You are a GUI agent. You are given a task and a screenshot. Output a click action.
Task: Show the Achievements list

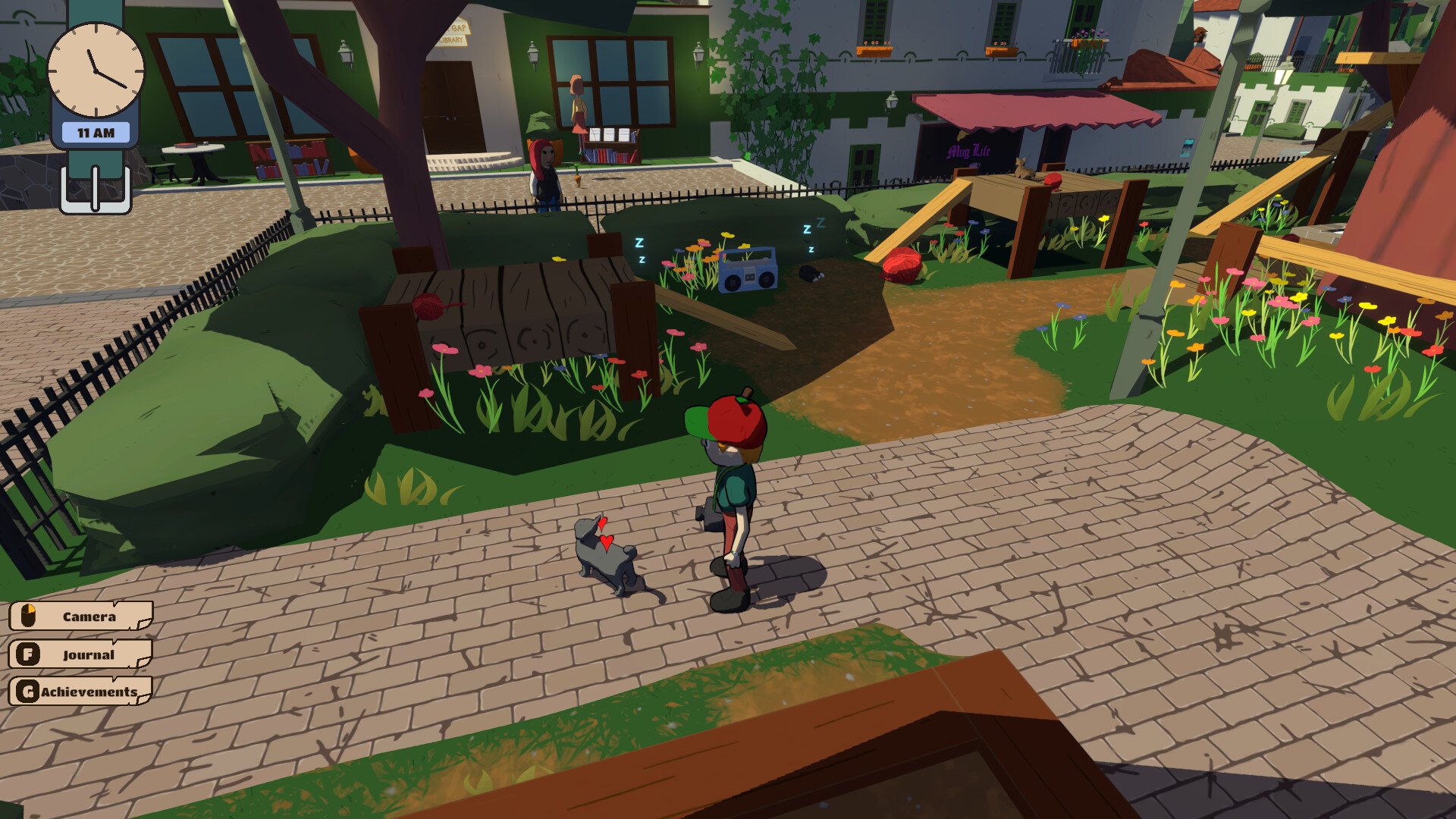coord(81,692)
